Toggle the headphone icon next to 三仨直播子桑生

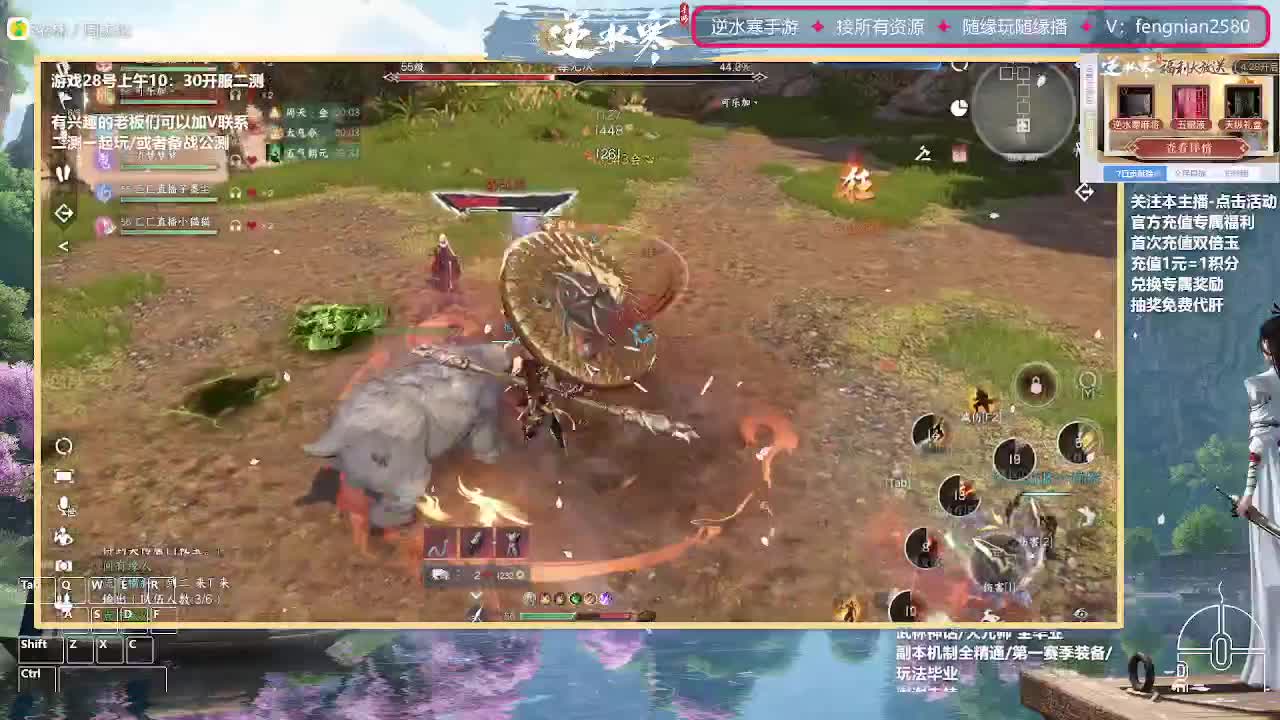pos(235,192)
